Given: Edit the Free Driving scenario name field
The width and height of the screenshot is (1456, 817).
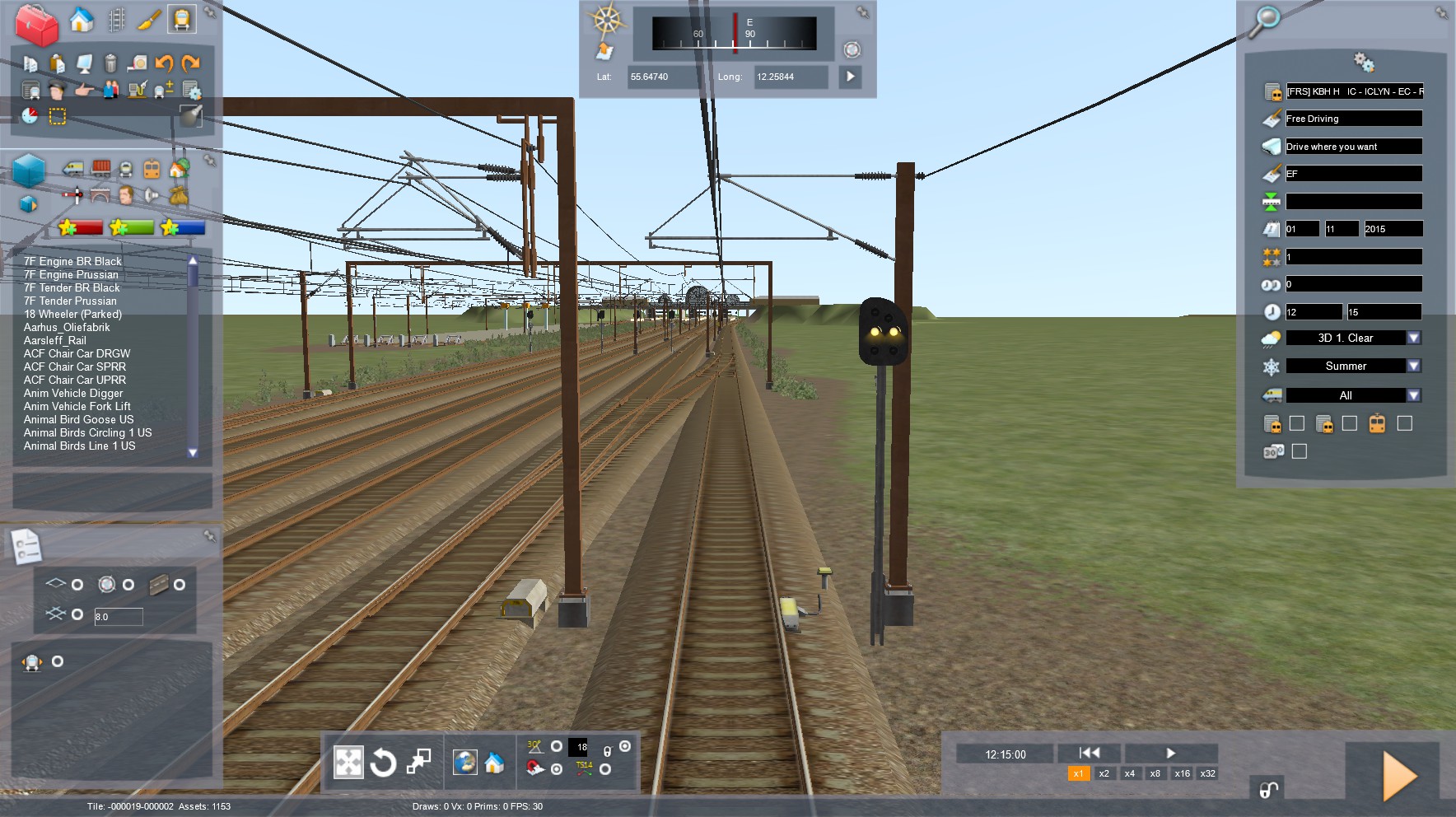Looking at the screenshot, I should 1353,119.
